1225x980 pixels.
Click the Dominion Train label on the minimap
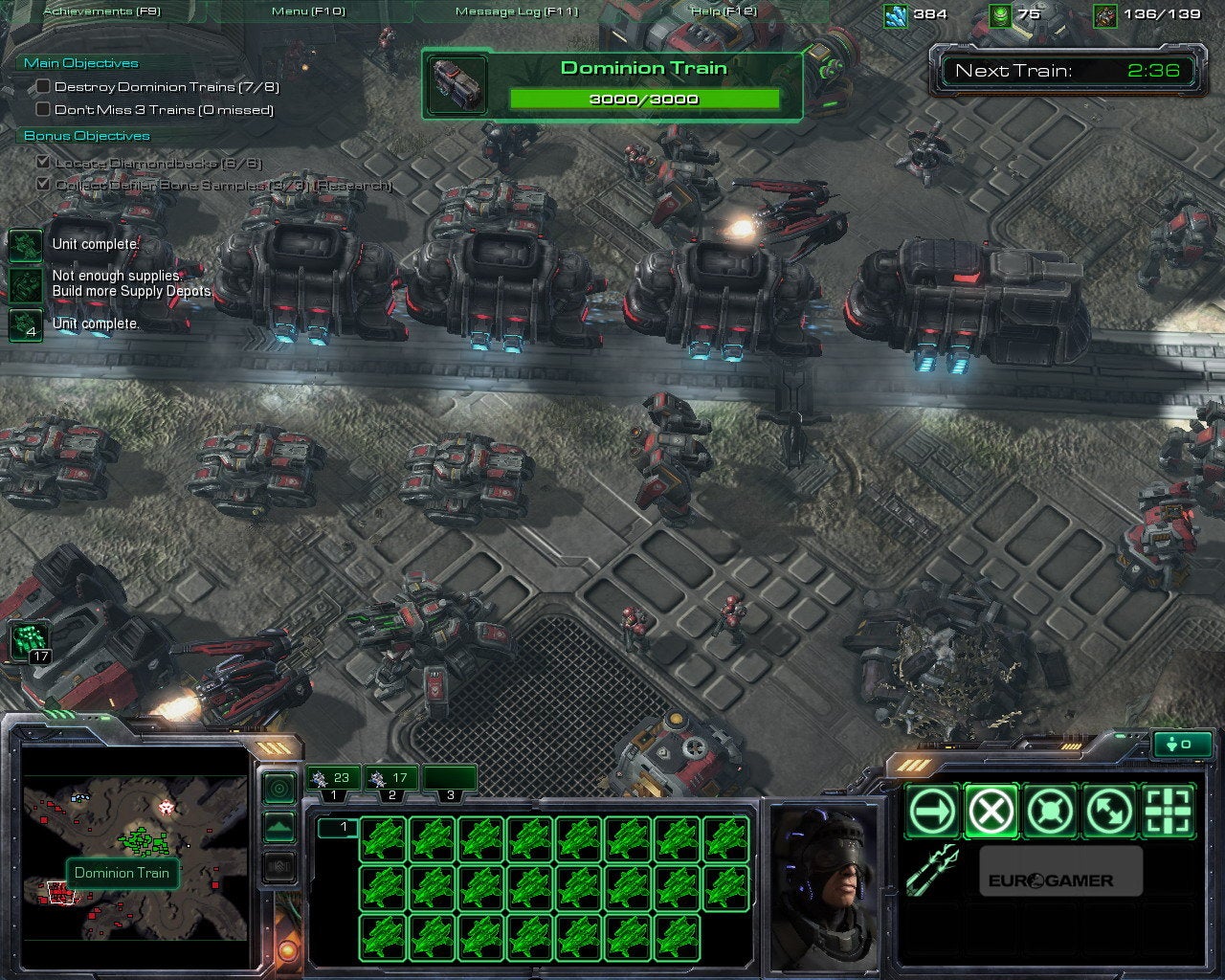(122, 873)
